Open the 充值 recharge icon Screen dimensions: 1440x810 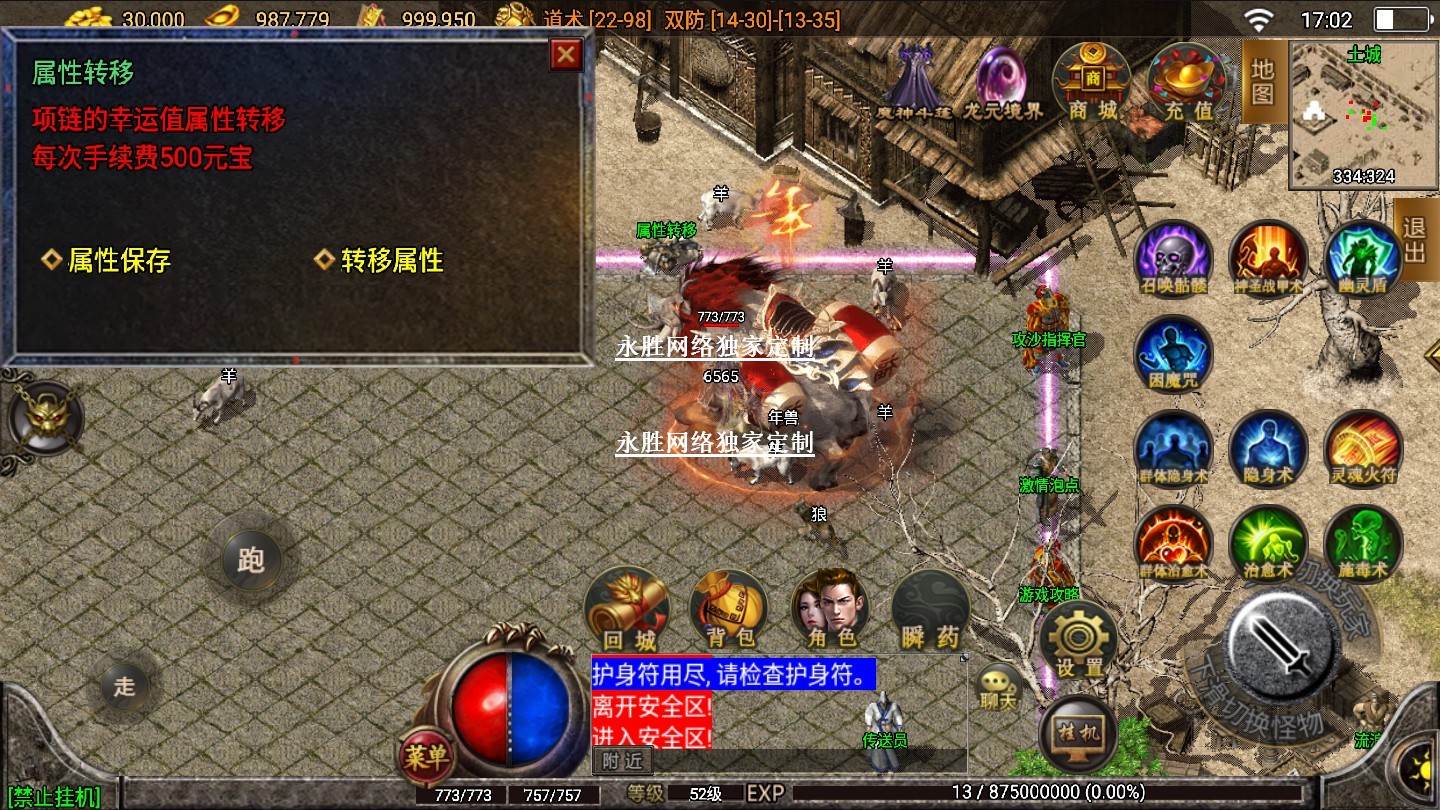[1186, 82]
